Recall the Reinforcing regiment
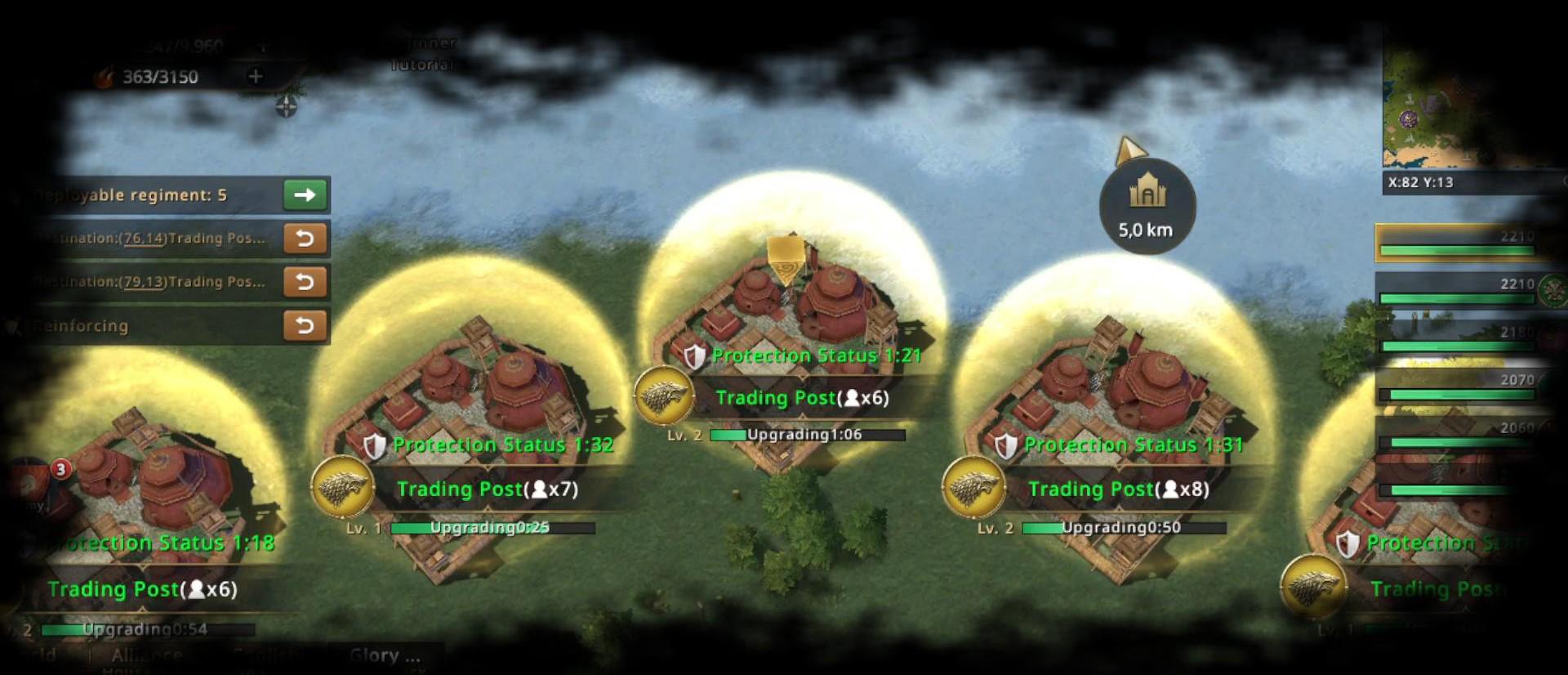 305,325
